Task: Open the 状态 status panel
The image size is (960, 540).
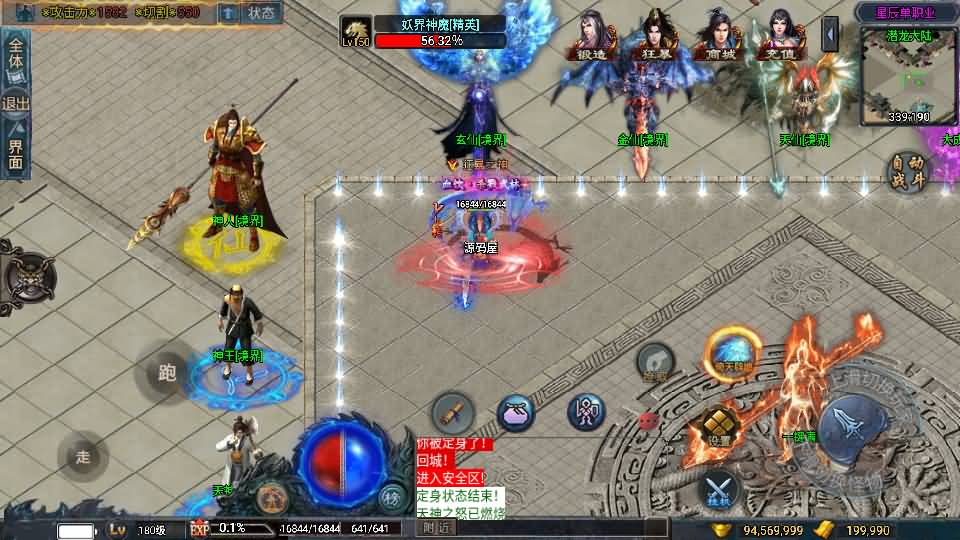Action: click(x=262, y=13)
